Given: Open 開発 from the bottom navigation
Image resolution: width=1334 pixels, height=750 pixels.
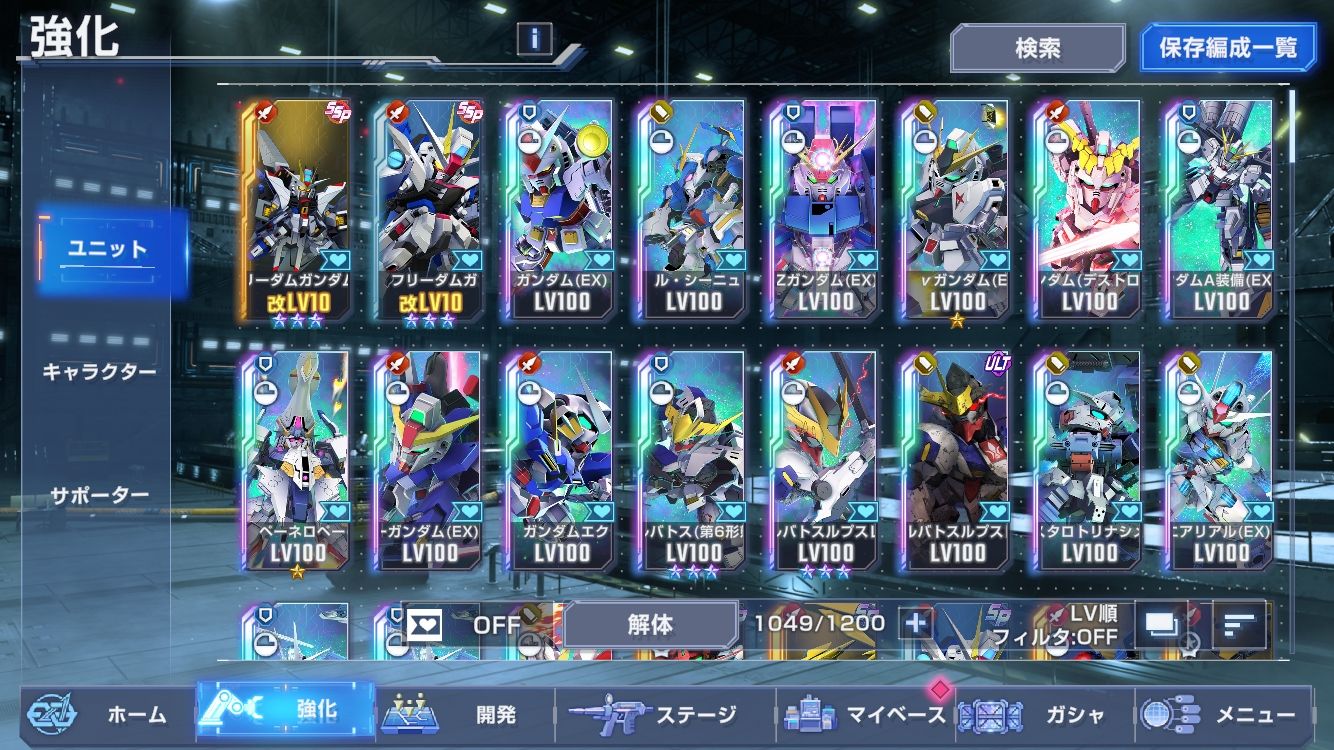Looking at the screenshot, I should [465, 714].
